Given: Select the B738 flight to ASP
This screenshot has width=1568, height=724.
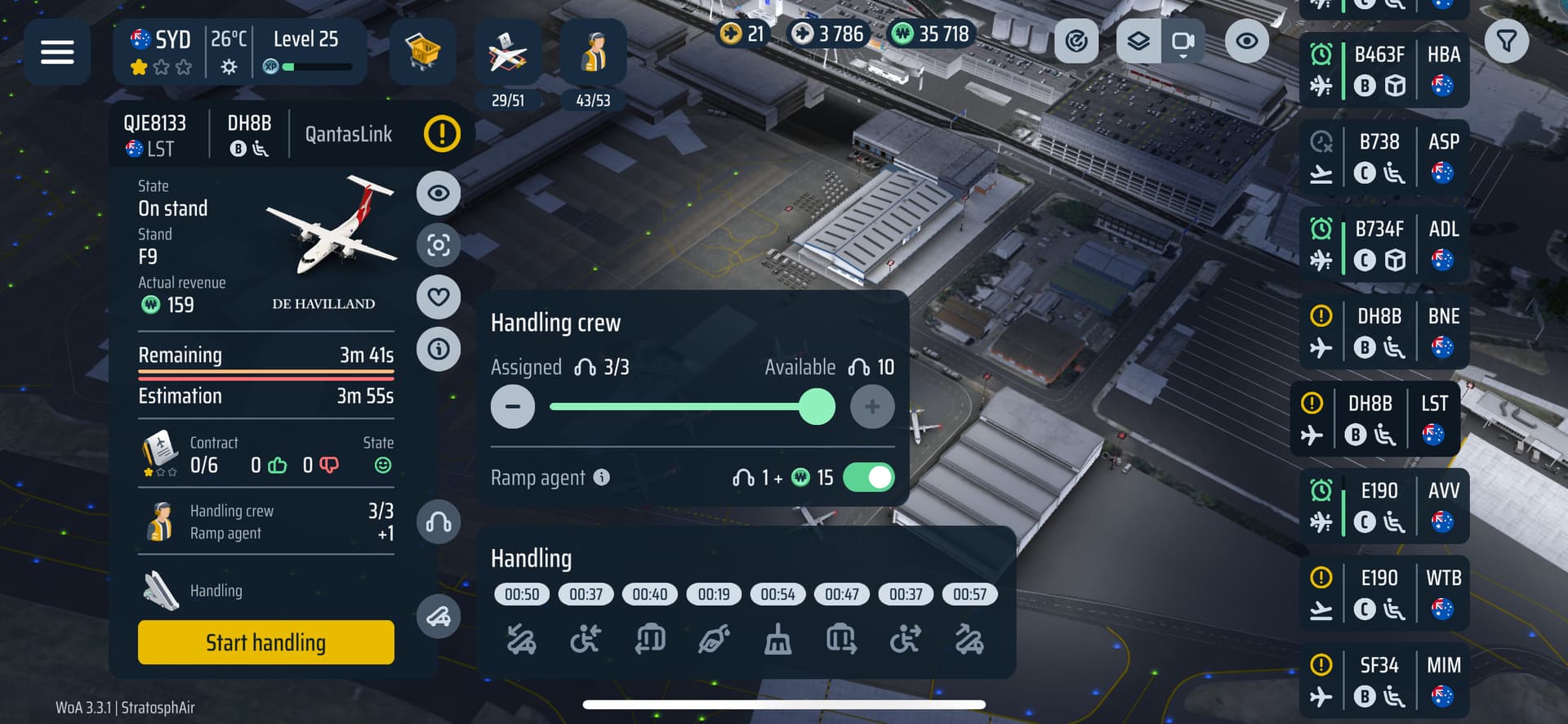Looking at the screenshot, I should [x=1384, y=158].
